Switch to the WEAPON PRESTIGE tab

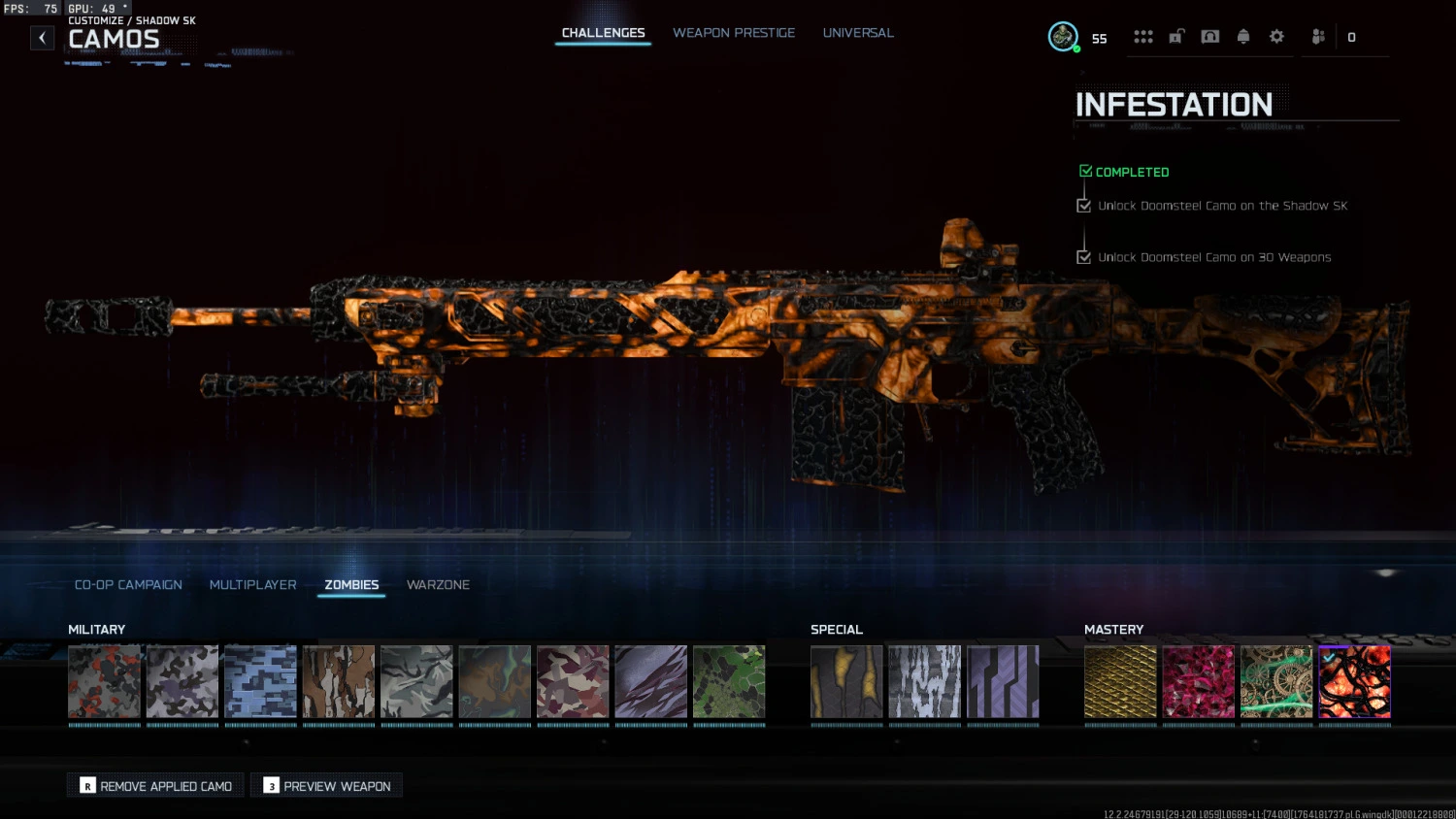(x=734, y=32)
